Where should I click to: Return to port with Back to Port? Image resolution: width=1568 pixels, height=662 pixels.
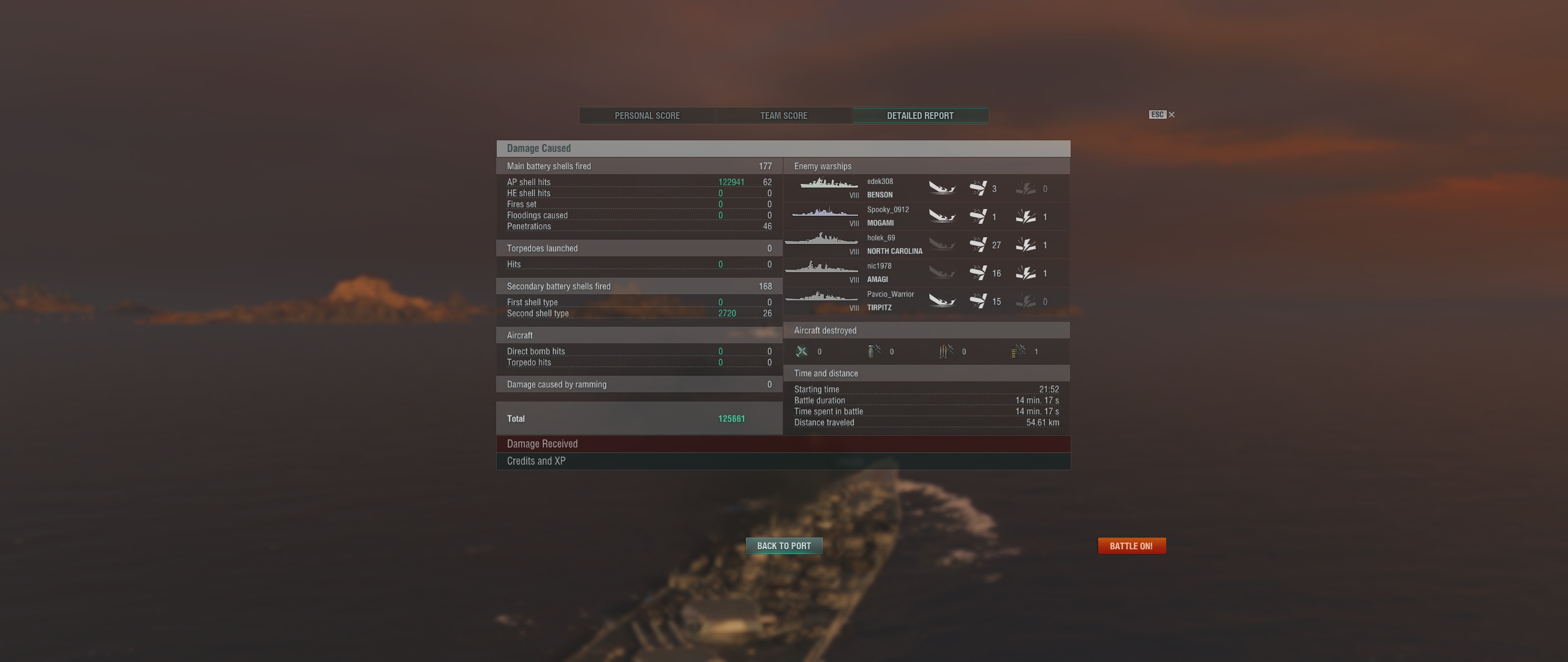tap(783, 546)
